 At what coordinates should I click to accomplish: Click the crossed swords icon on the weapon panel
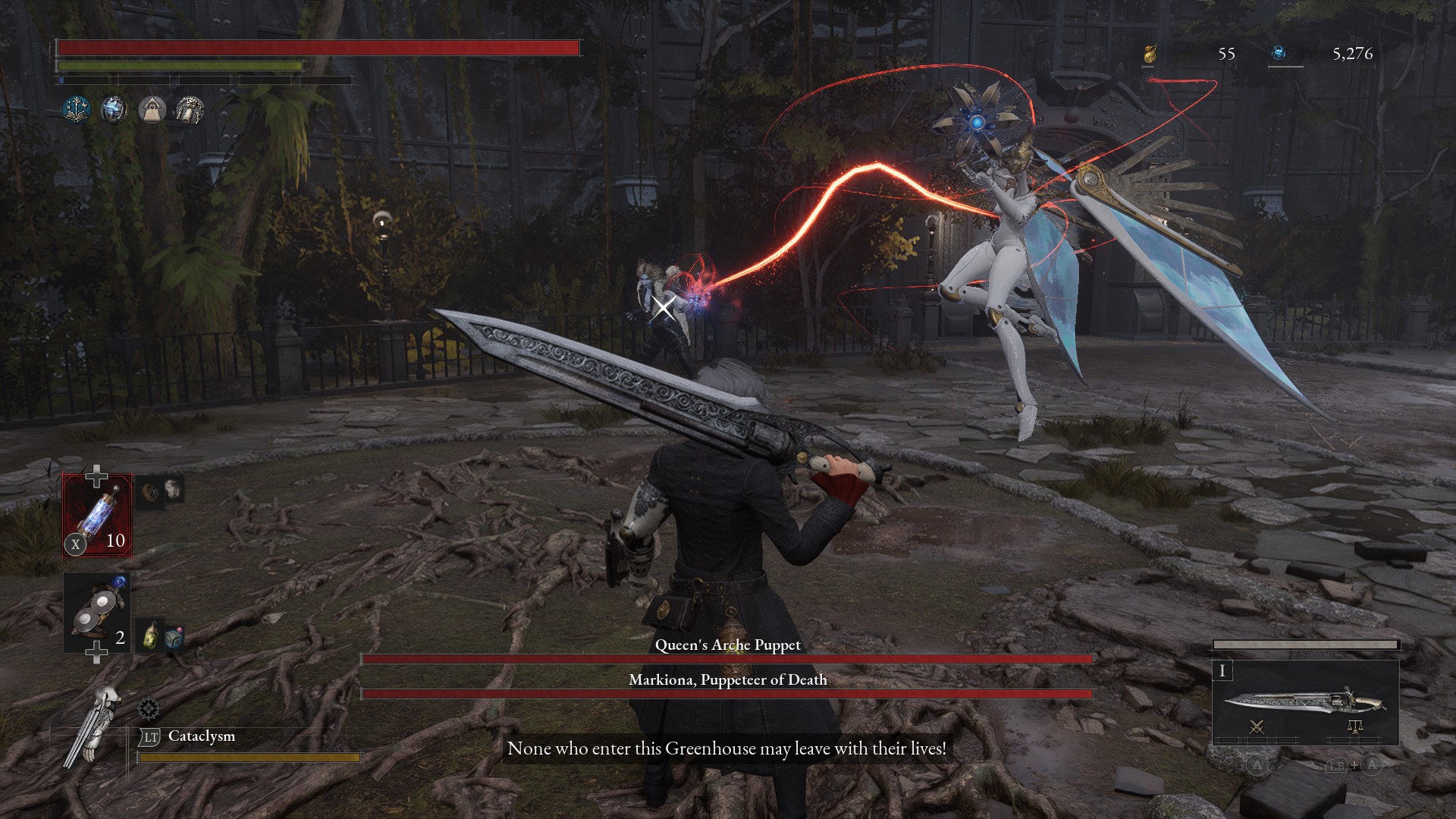click(1257, 728)
